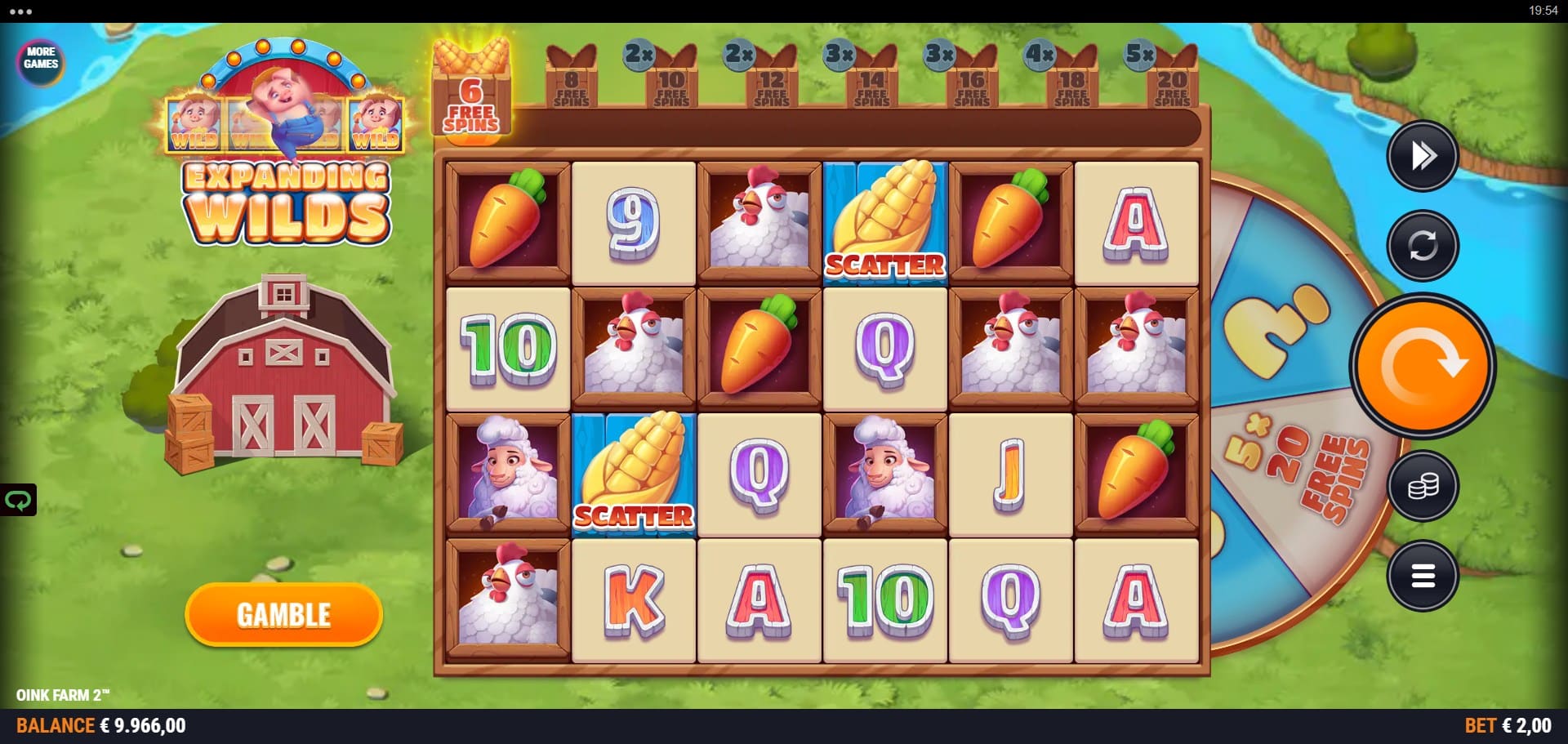Open the hamburger menu
The width and height of the screenshot is (1568, 744).
pos(1422,577)
